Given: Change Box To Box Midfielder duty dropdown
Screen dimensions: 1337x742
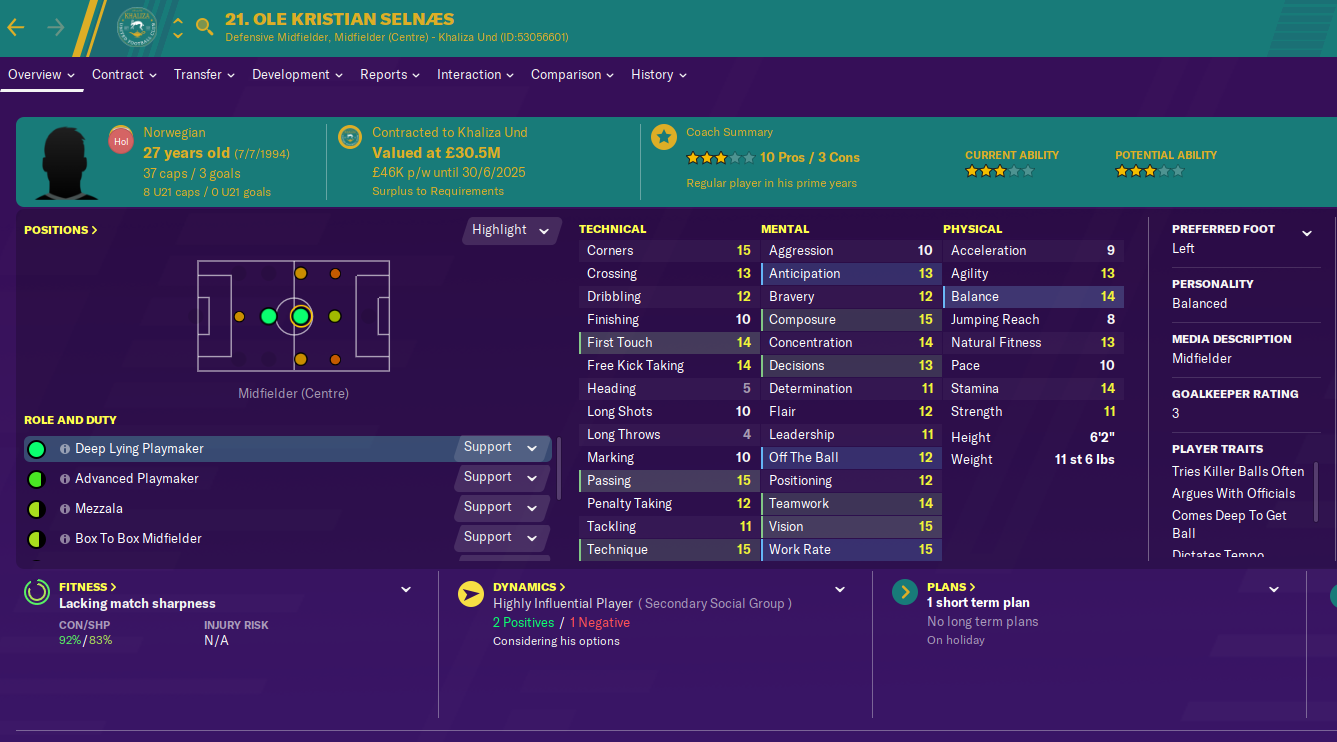Looking at the screenshot, I should (501, 538).
